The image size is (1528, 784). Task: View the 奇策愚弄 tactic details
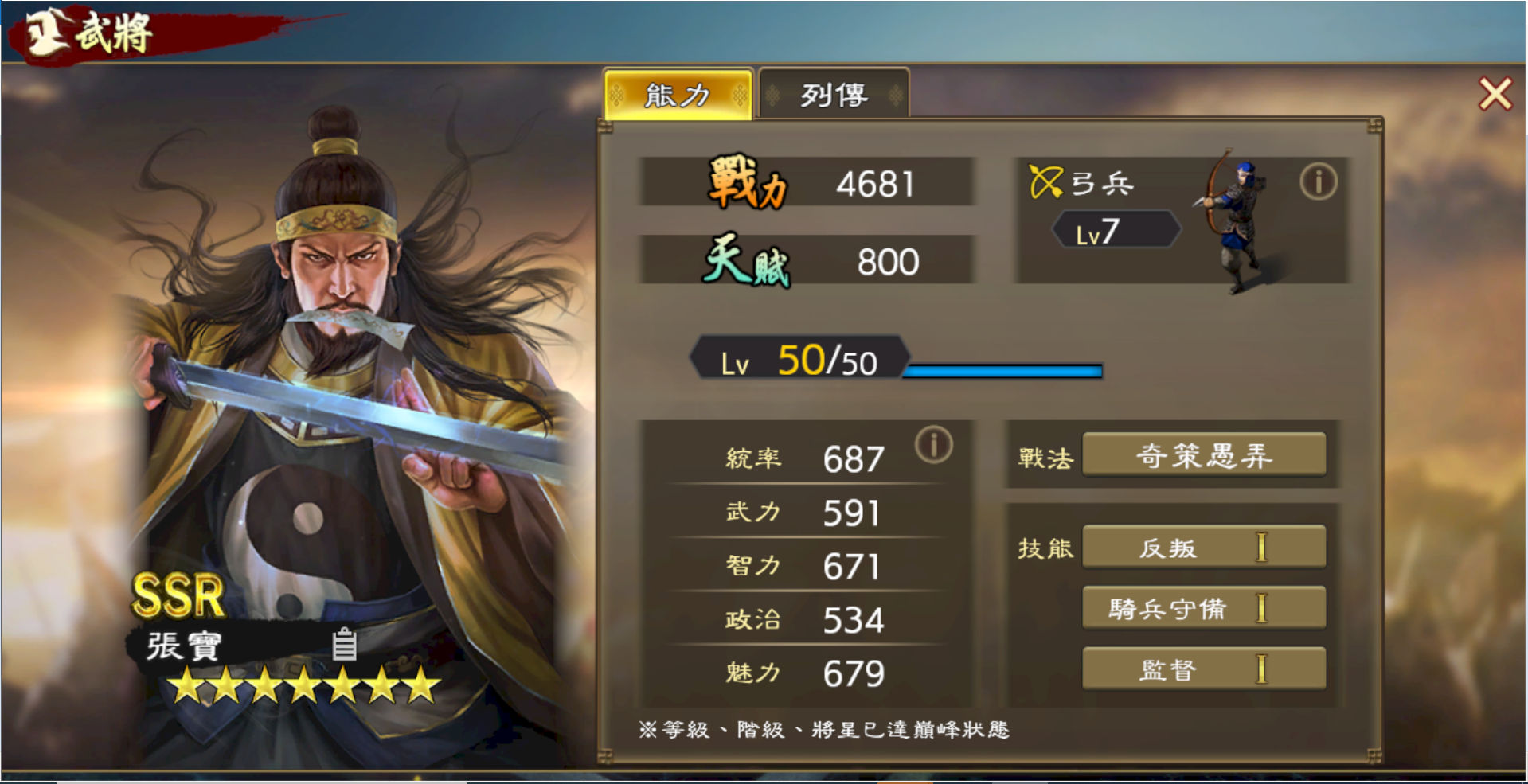click(1203, 456)
